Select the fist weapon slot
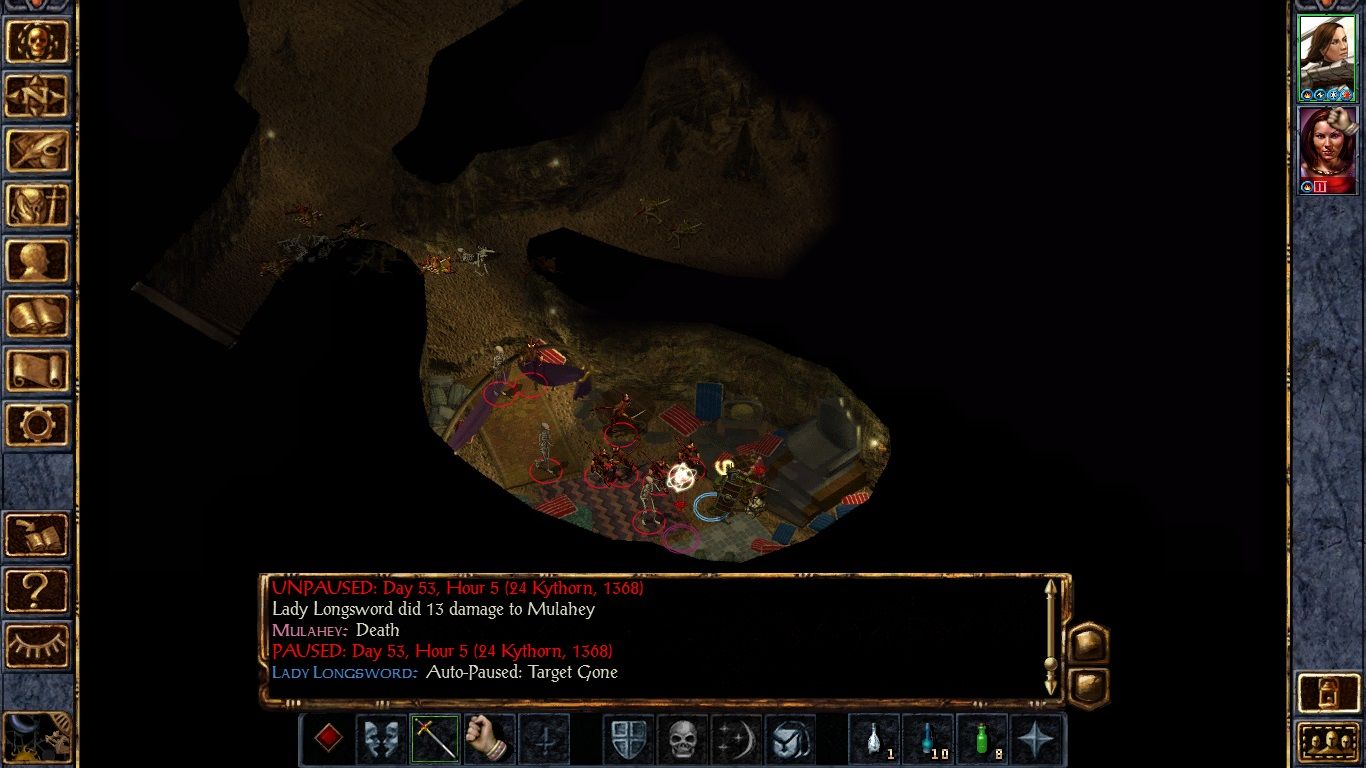1366x768 pixels. click(489, 740)
